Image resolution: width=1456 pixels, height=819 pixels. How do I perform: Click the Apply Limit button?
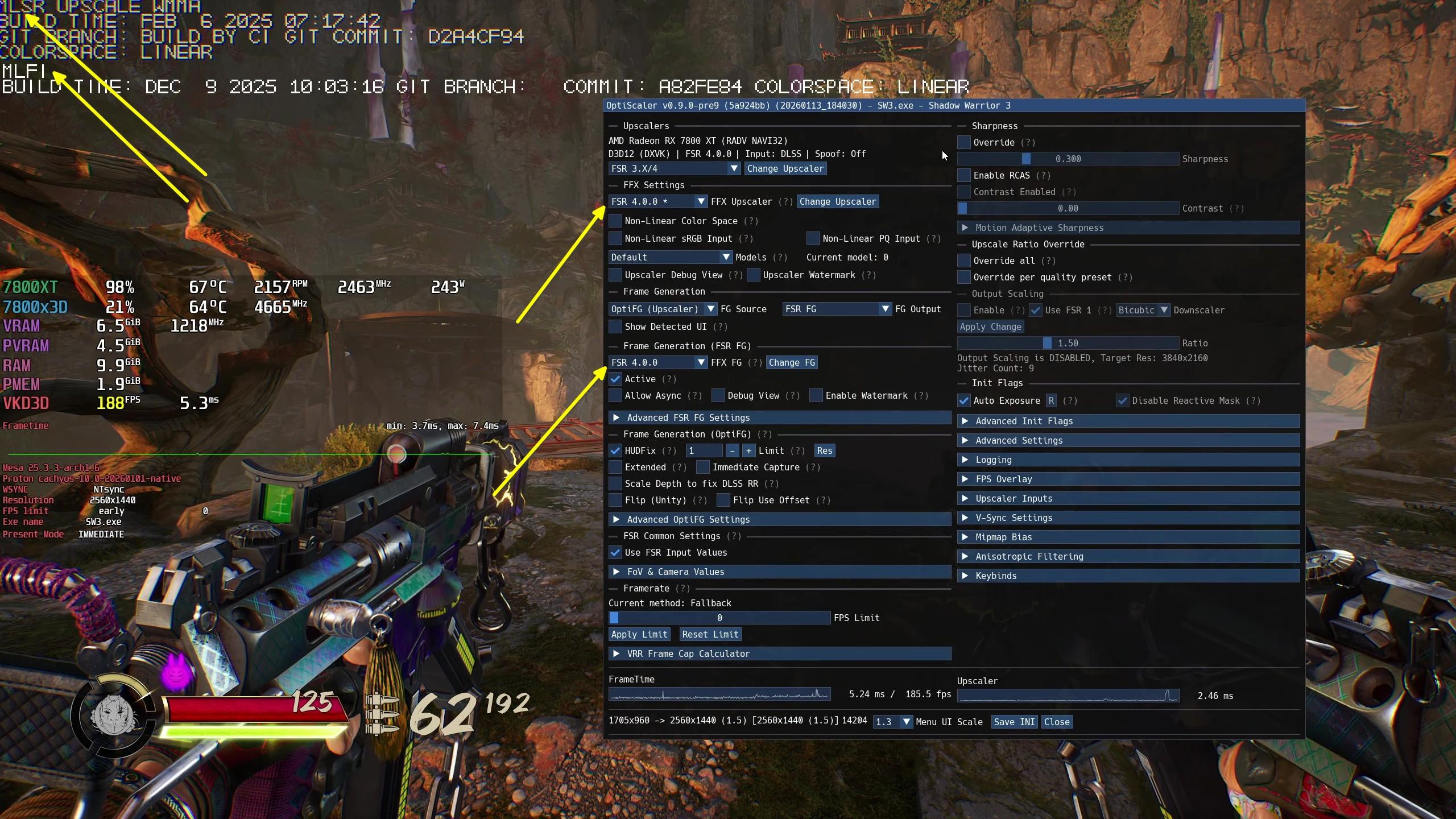click(x=639, y=635)
